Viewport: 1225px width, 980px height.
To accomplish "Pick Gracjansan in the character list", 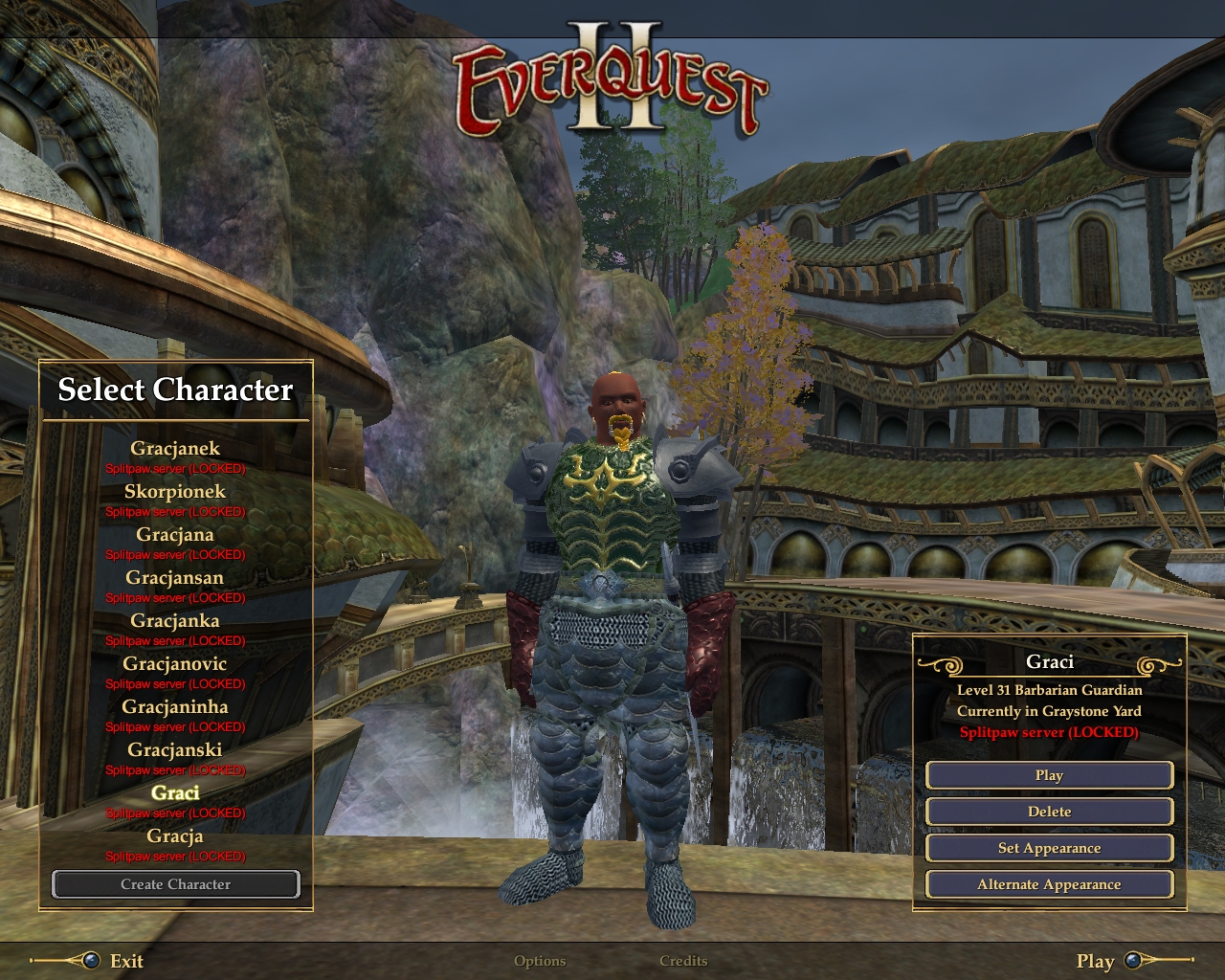I will pos(175,578).
